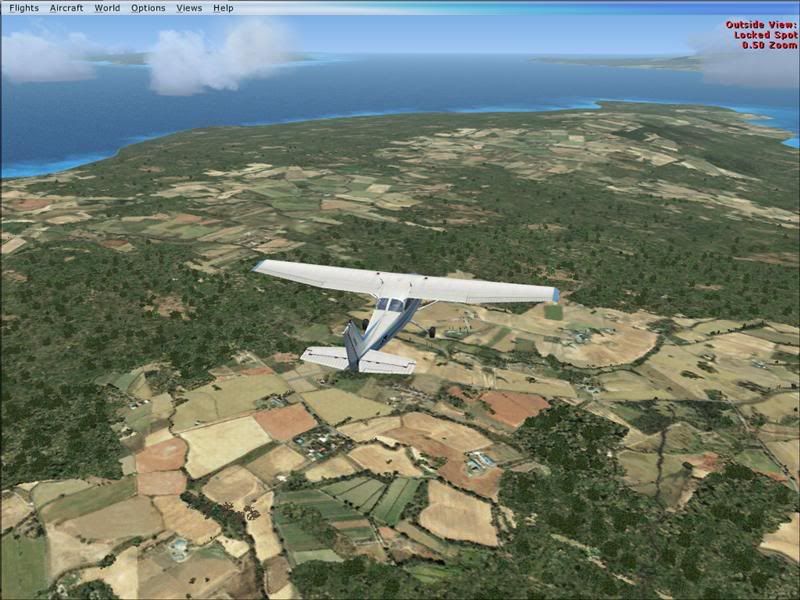Open the Flights menu
Image resolution: width=800 pixels, height=600 pixels.
24,8
